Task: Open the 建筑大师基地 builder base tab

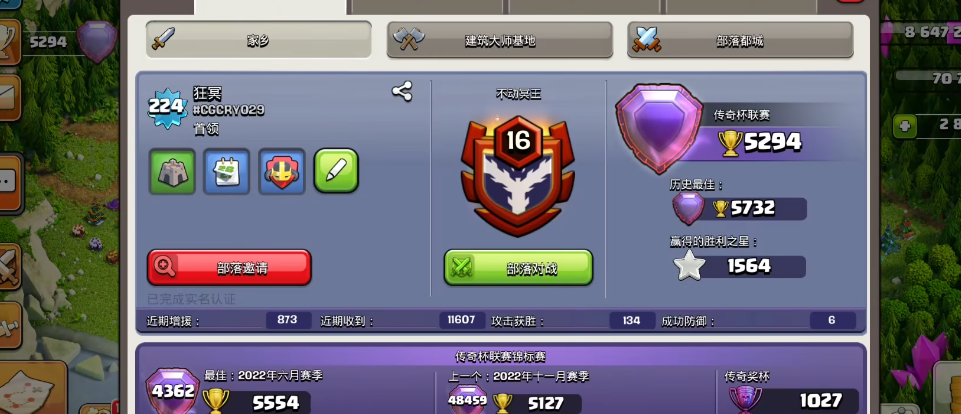Action: click(x=499, y=40)
